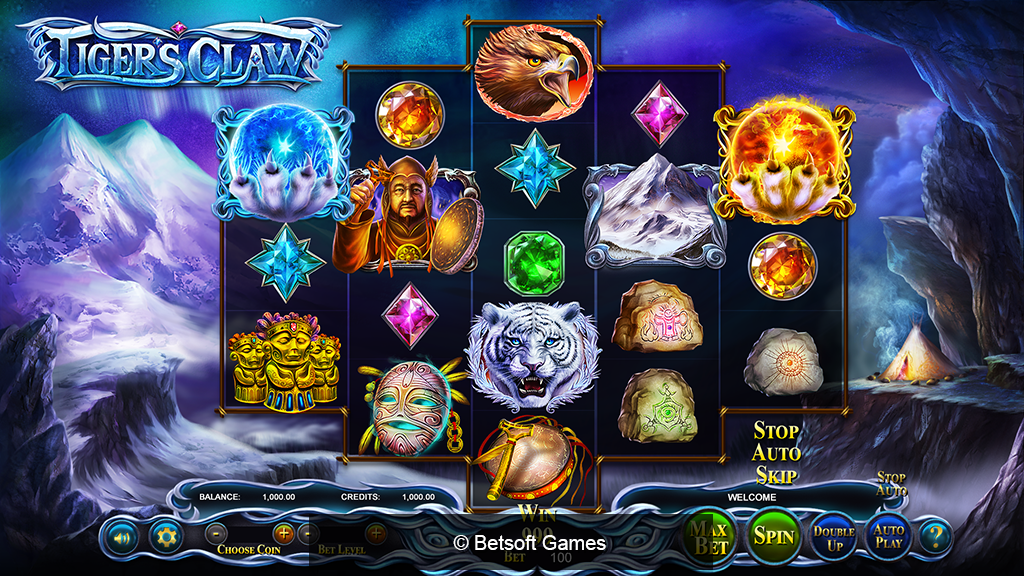Place the Max Bet
Viewport: 1024px width, 576px height.
[711, 537]
